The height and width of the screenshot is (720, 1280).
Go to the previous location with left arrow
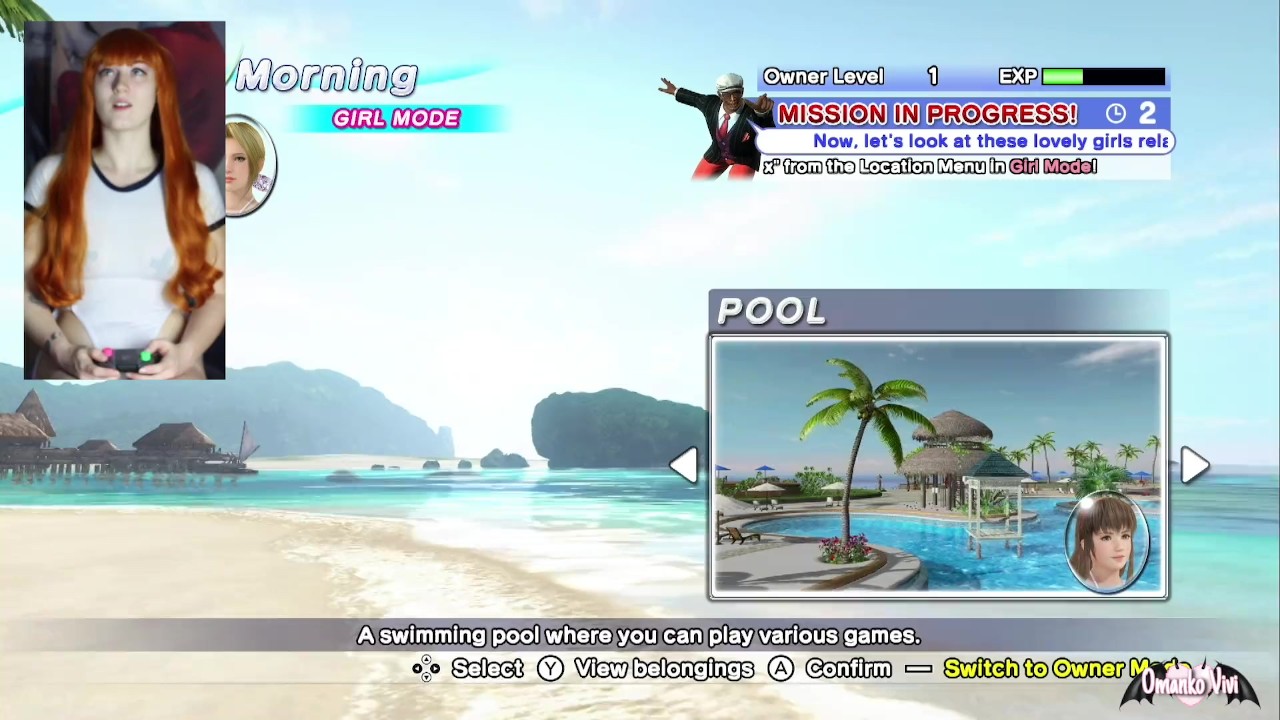click(684, 466)
